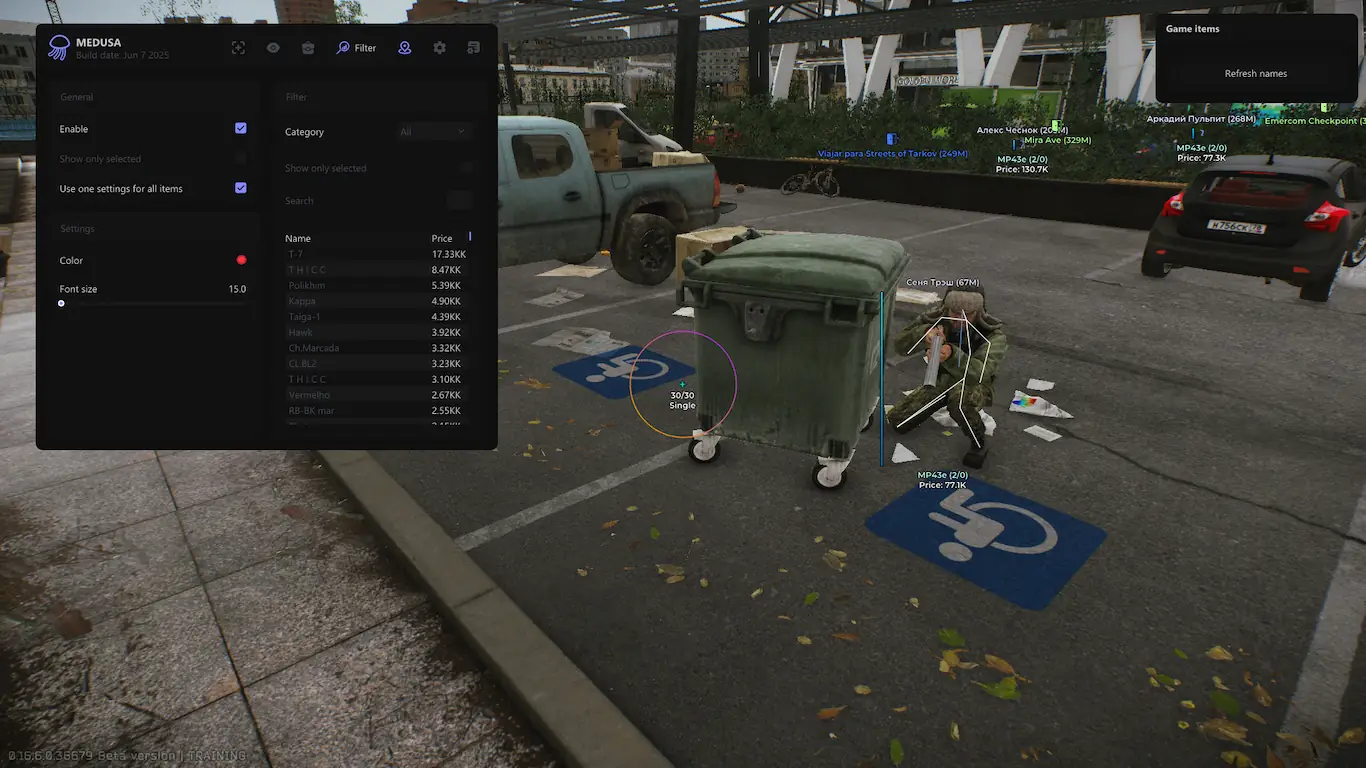Select the Taiga-1 item row
1366x768 pixels.
click(376, 317)
